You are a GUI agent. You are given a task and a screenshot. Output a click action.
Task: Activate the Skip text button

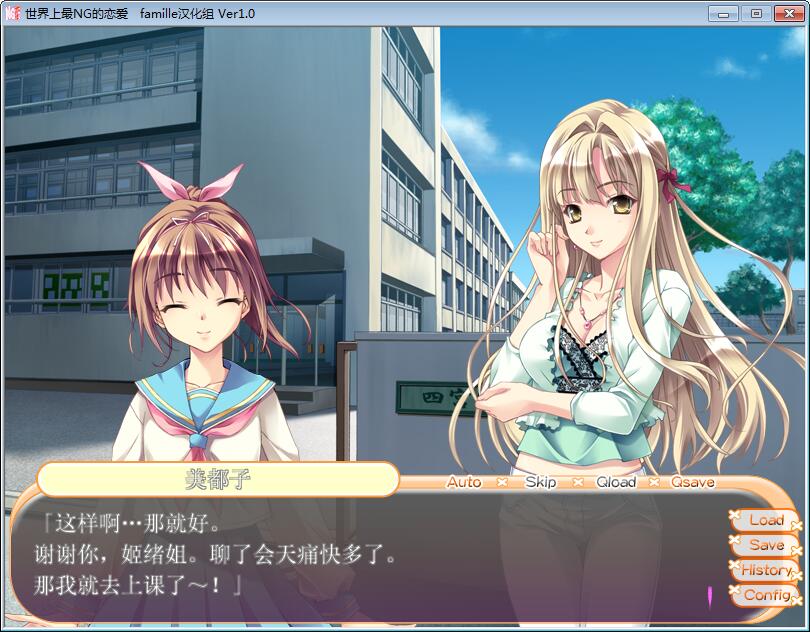pyautogui.click(x=540, y=482)
